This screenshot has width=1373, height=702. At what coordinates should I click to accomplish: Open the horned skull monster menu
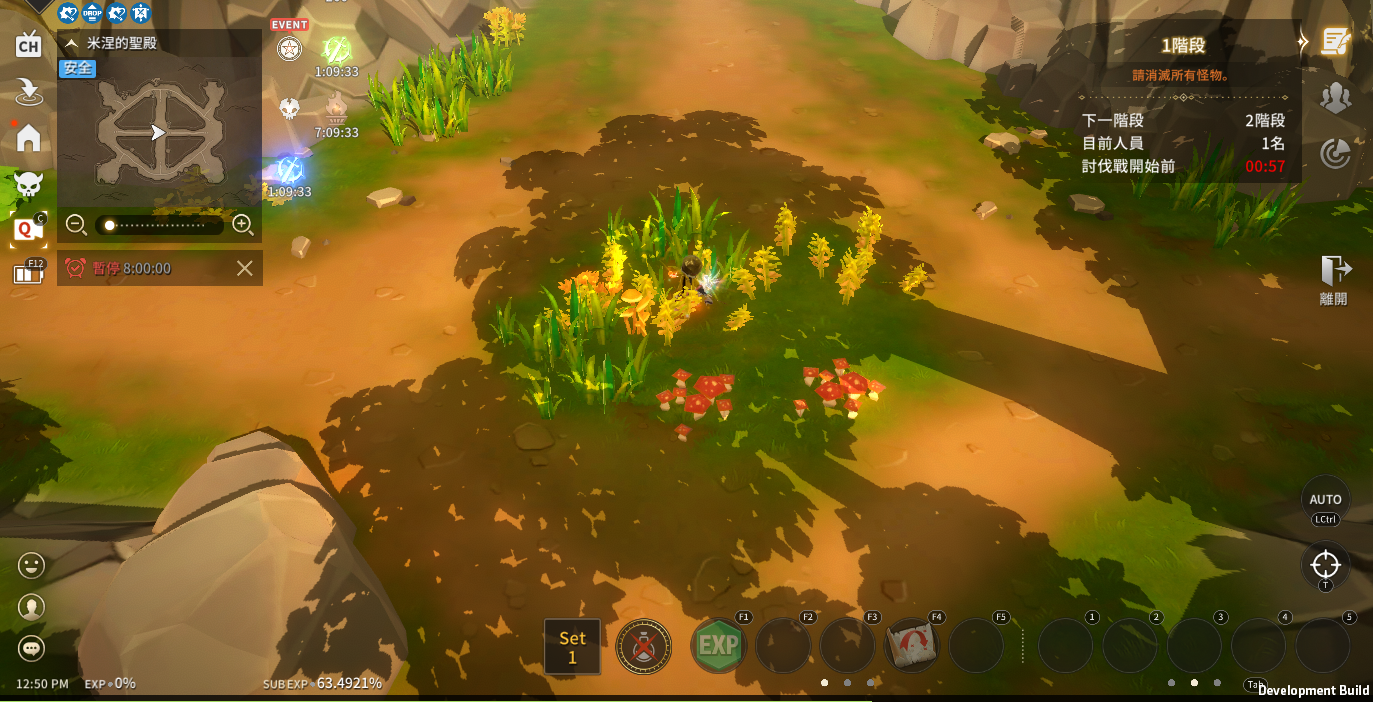(28, 184)
